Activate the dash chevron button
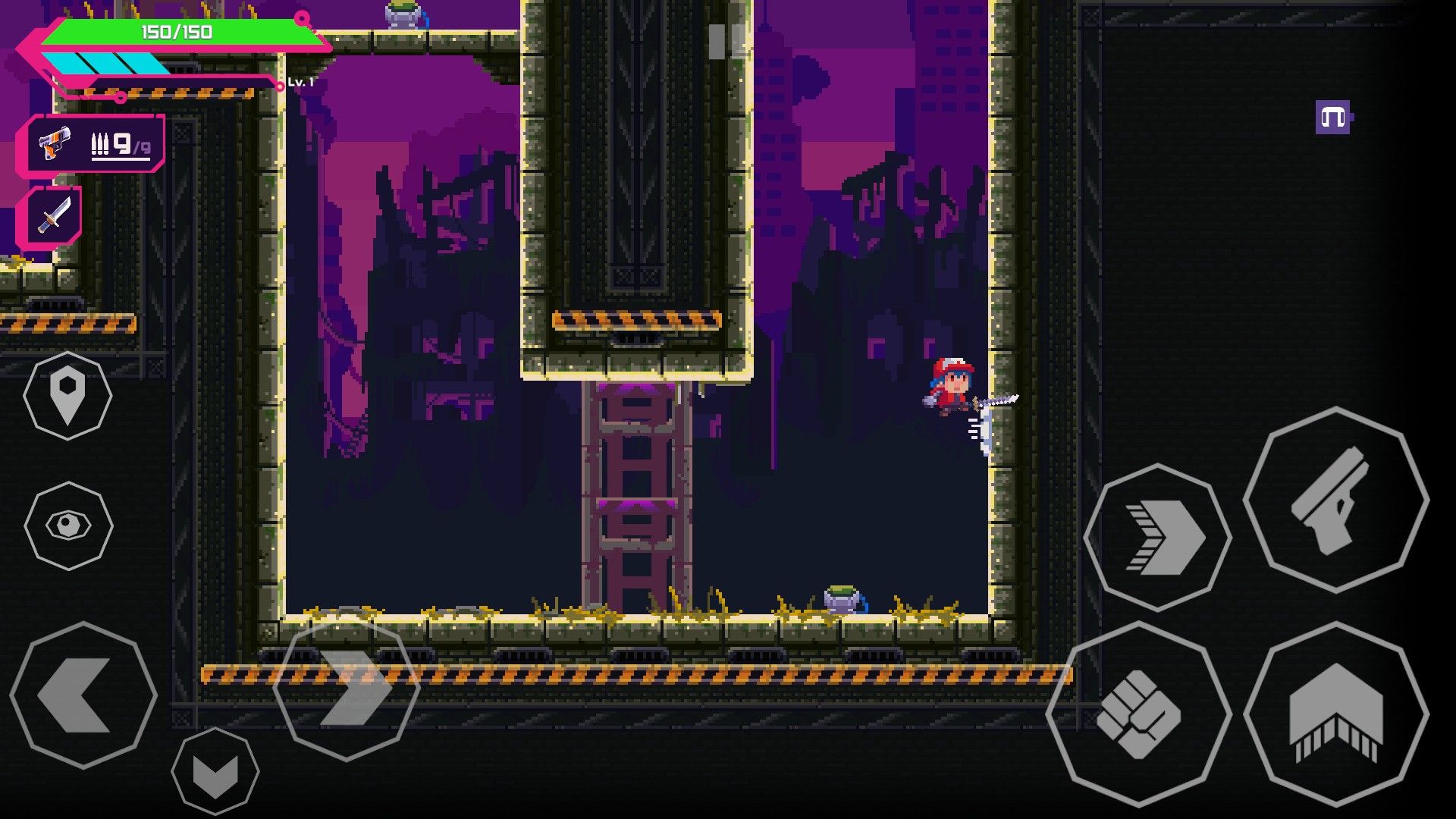Viewport: 1456px width, 819px height. (x=1158, y=538)
